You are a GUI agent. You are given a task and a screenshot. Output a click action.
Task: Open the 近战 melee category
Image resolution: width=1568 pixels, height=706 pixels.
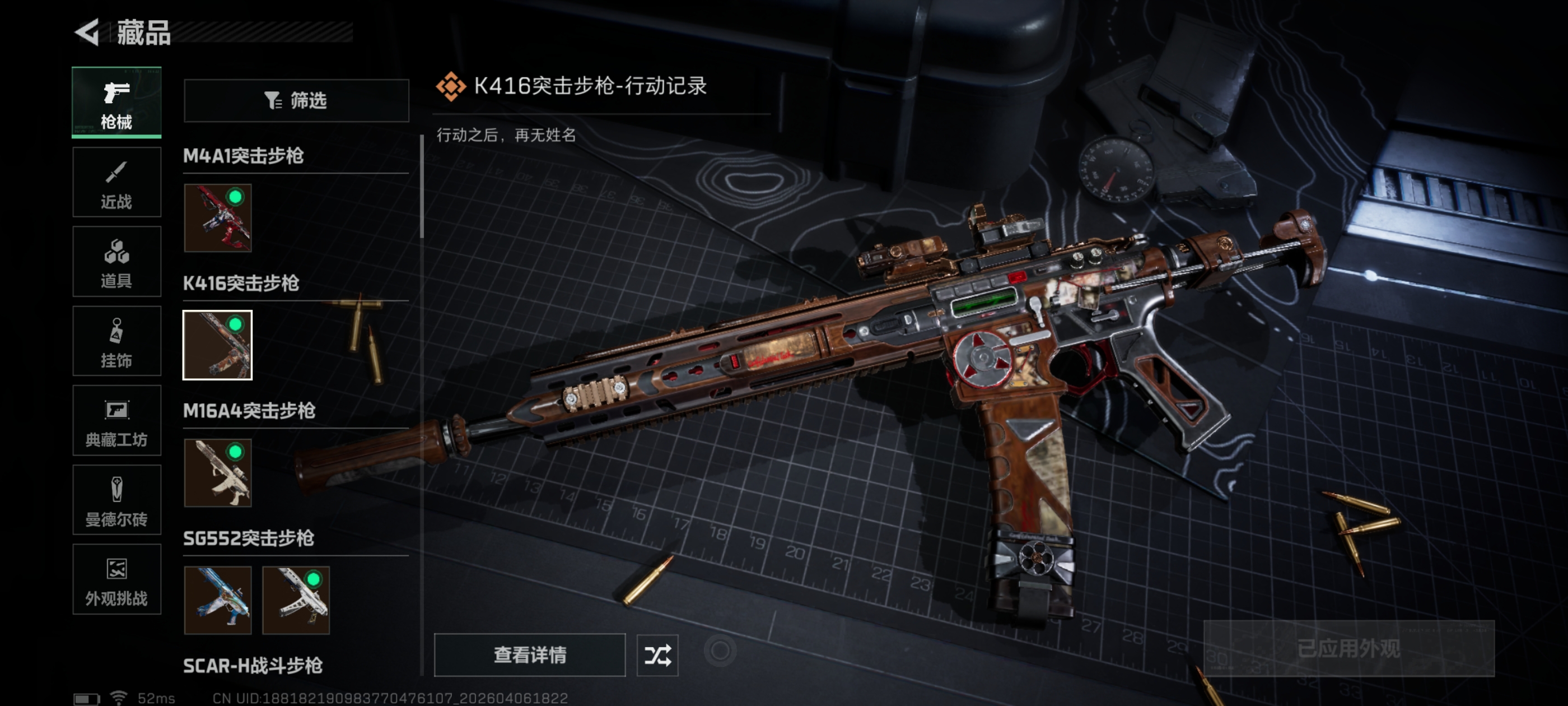116,182
